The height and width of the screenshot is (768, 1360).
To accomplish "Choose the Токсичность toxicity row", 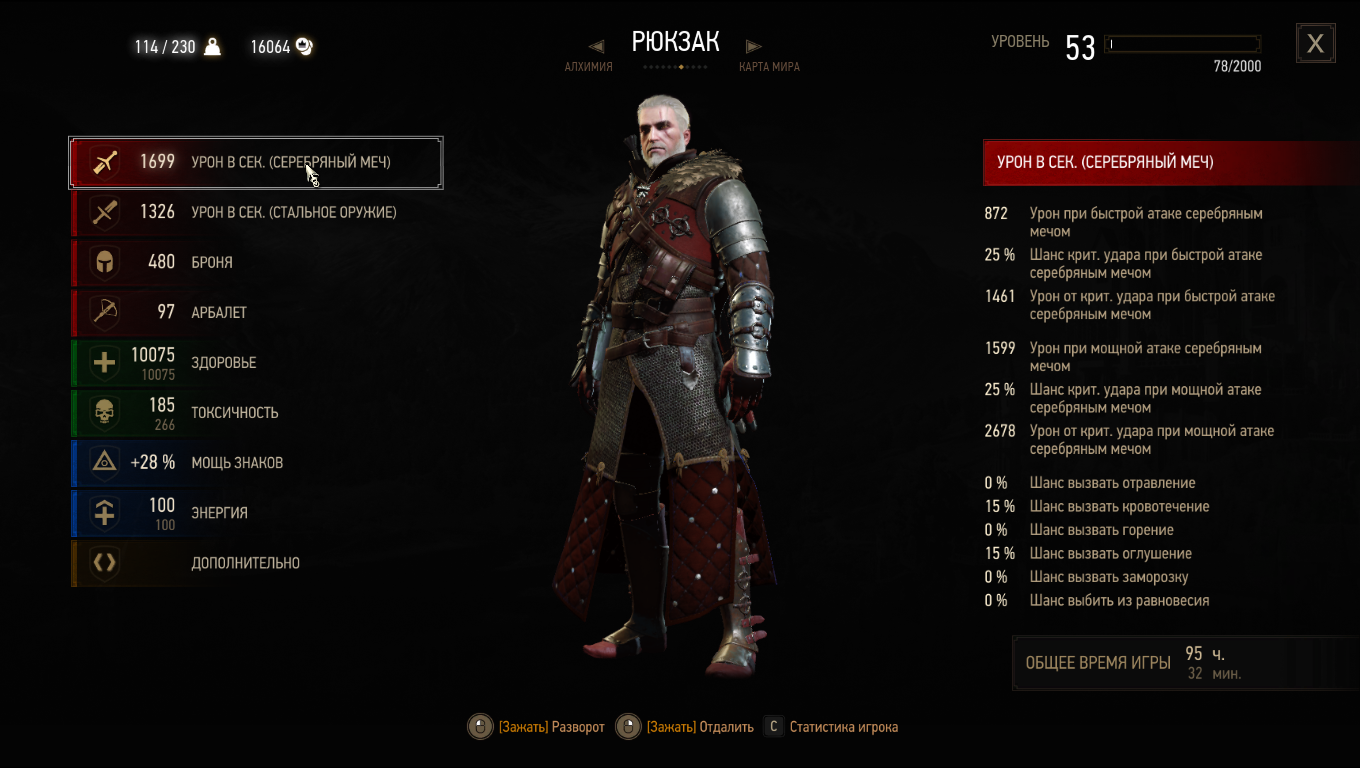I will coord(256,412).
